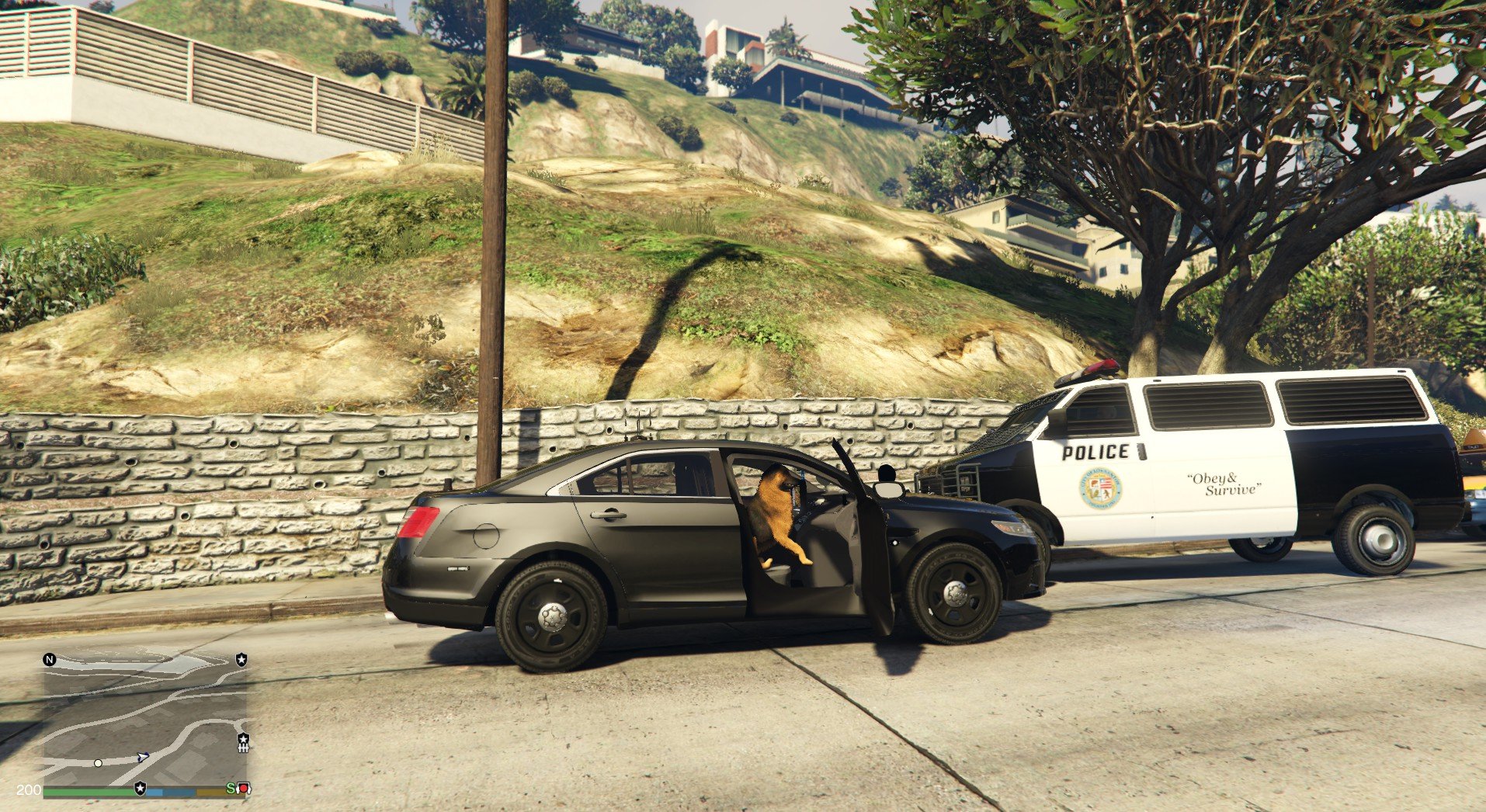1486x812 pixels.
Task: Click the white player arrow on the minimap
Action: pos(143,756)
